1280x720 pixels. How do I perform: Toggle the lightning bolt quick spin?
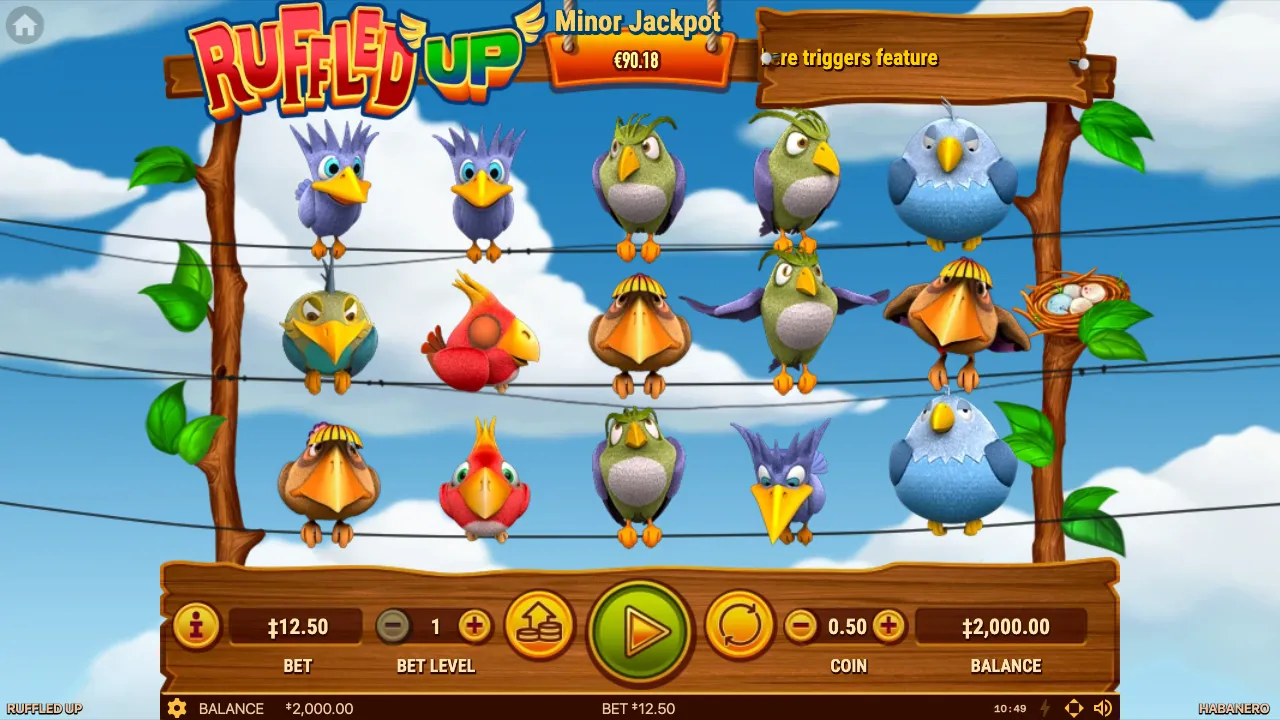click(x=1046, y=708)
